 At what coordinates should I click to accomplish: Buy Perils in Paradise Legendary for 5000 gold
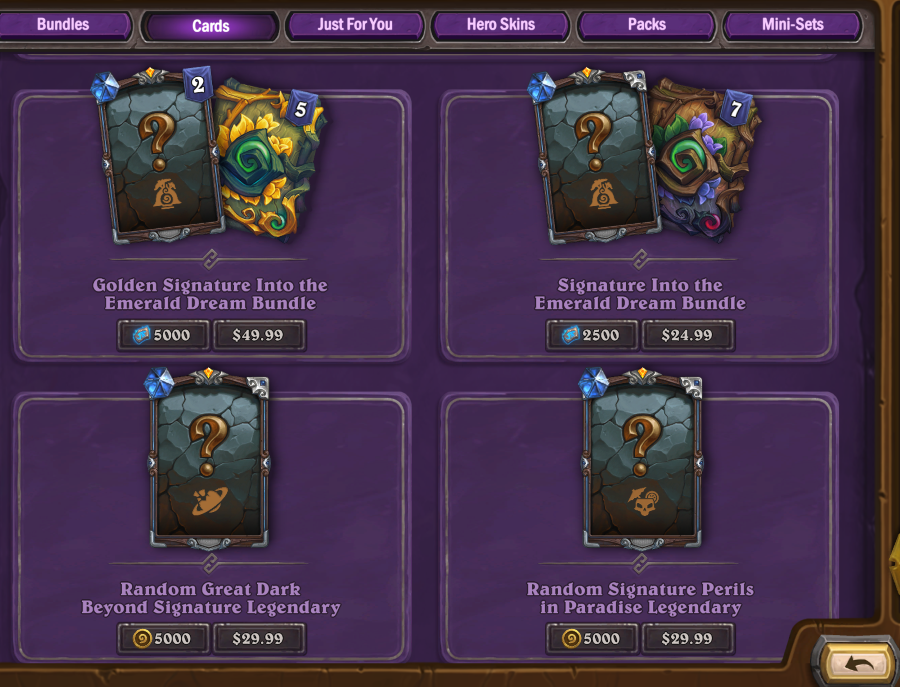click(x=591, y=638)
